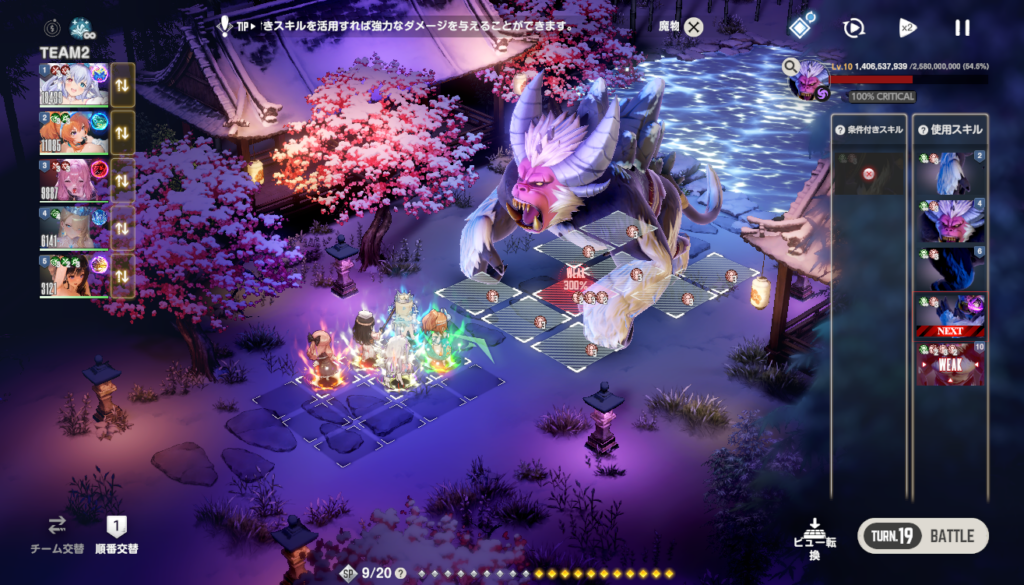
Task: Toggle auto-battle play icon
Action: tap(853, 28)
